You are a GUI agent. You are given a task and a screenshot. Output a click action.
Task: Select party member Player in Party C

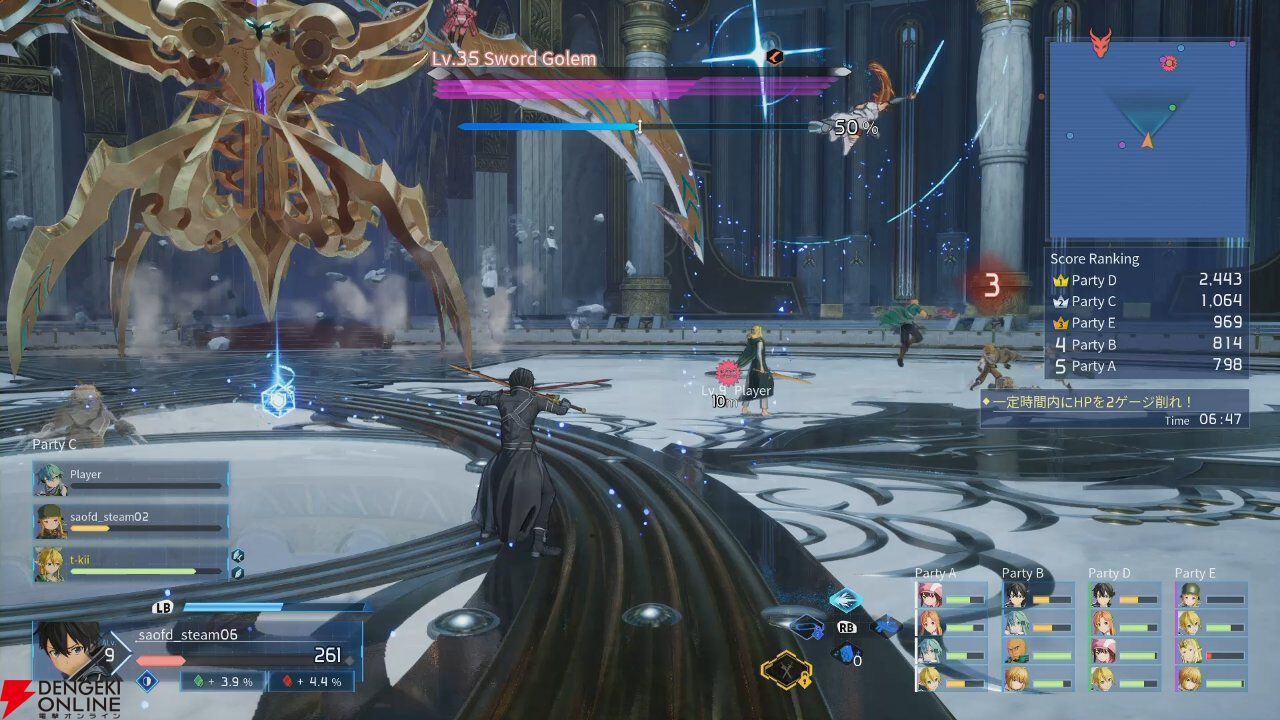[x=130, y=478]
